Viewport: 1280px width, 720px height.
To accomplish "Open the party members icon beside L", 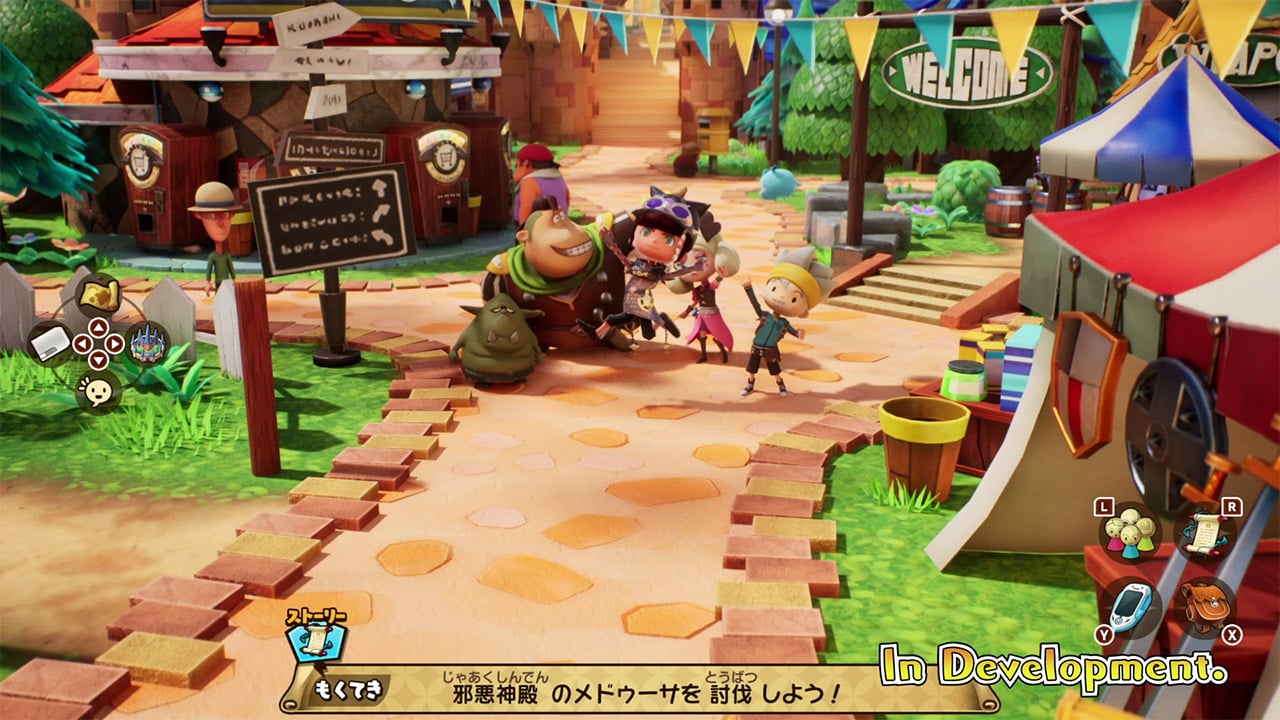I will [x=1128, y=534].
